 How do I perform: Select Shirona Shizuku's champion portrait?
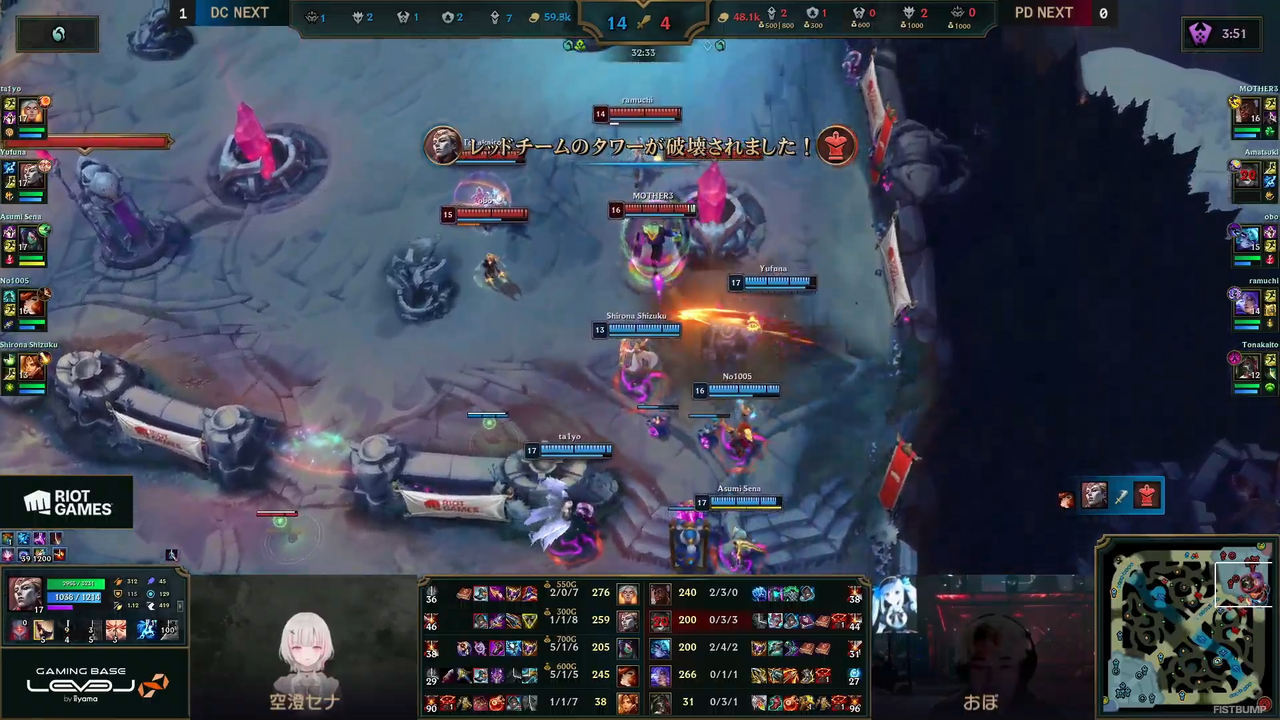pyautogui.click(x=32, y=367)
